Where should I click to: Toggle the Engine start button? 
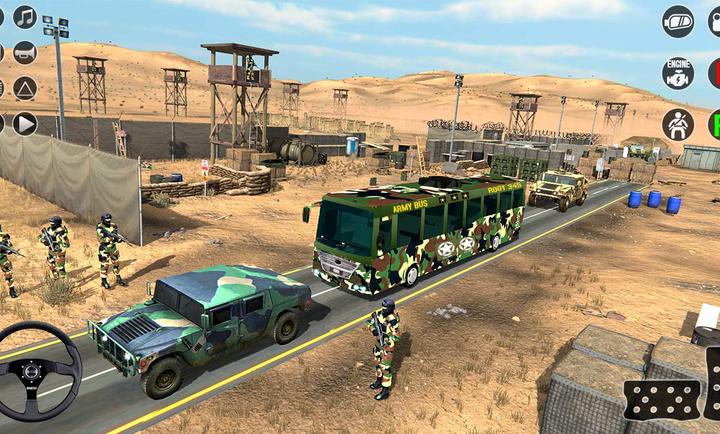(677, 73)
